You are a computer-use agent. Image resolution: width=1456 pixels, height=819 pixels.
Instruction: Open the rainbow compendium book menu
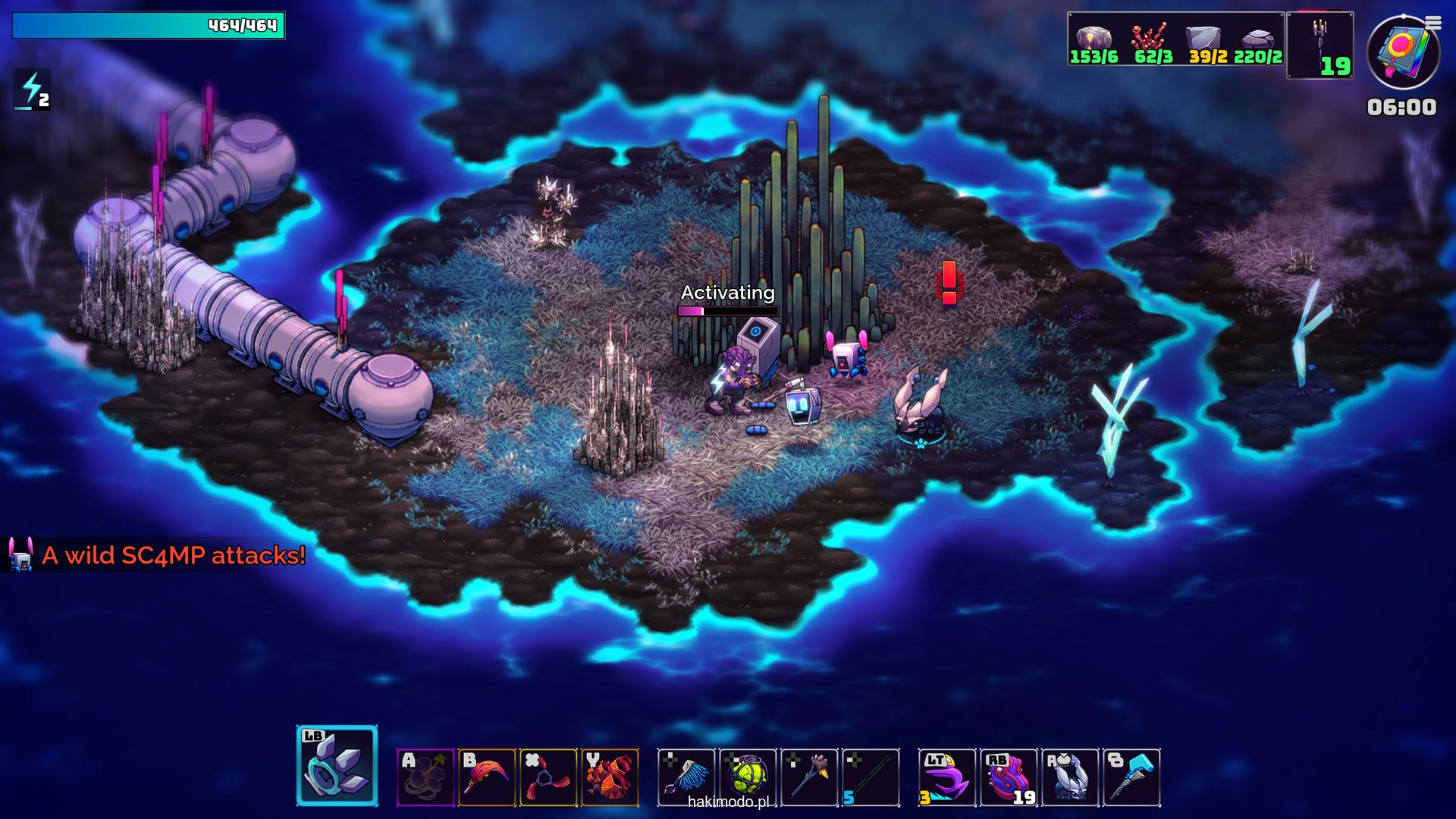[1402, 53]
